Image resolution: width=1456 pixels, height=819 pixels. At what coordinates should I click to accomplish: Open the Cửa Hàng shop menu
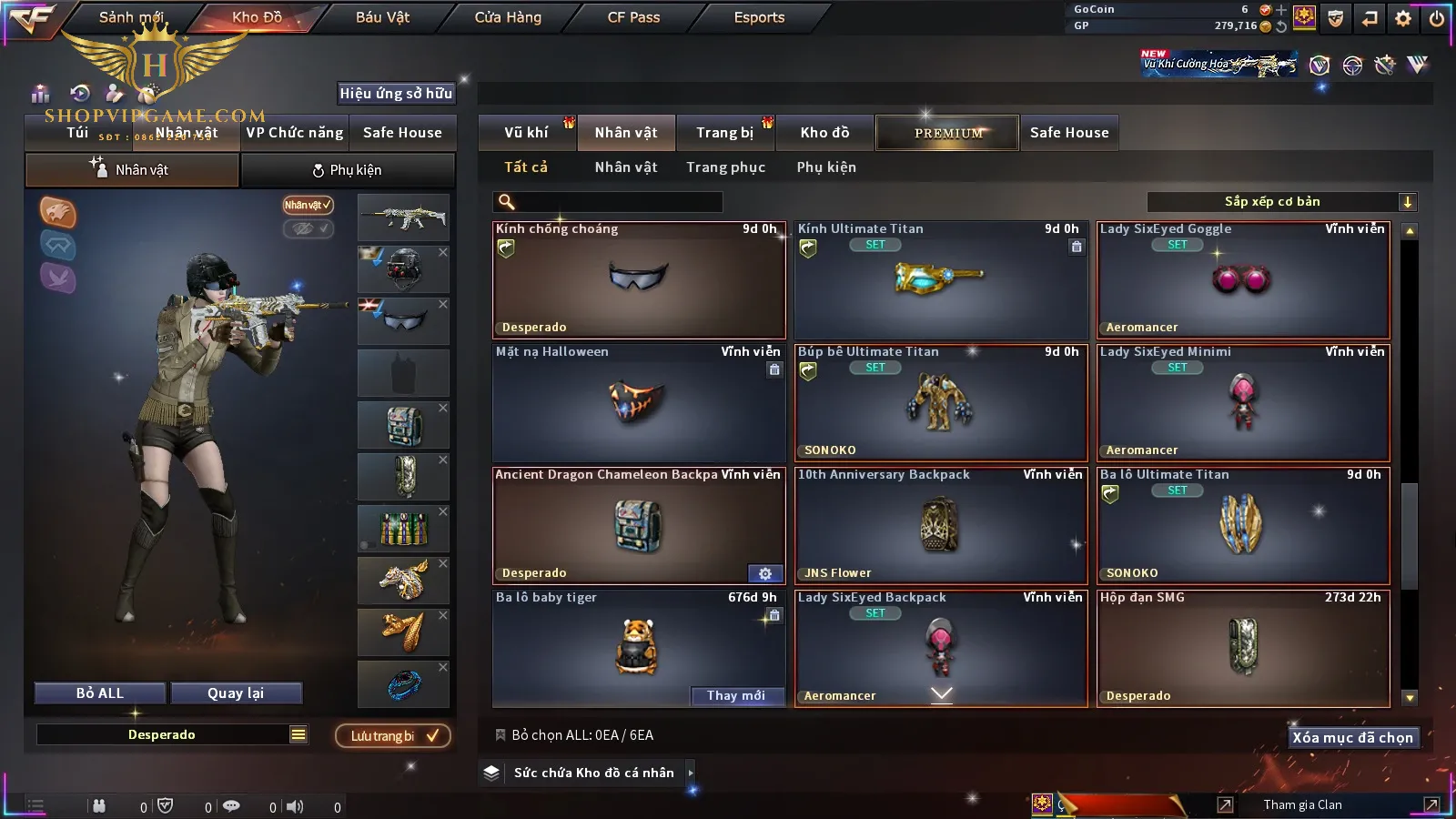coord(508,17)
